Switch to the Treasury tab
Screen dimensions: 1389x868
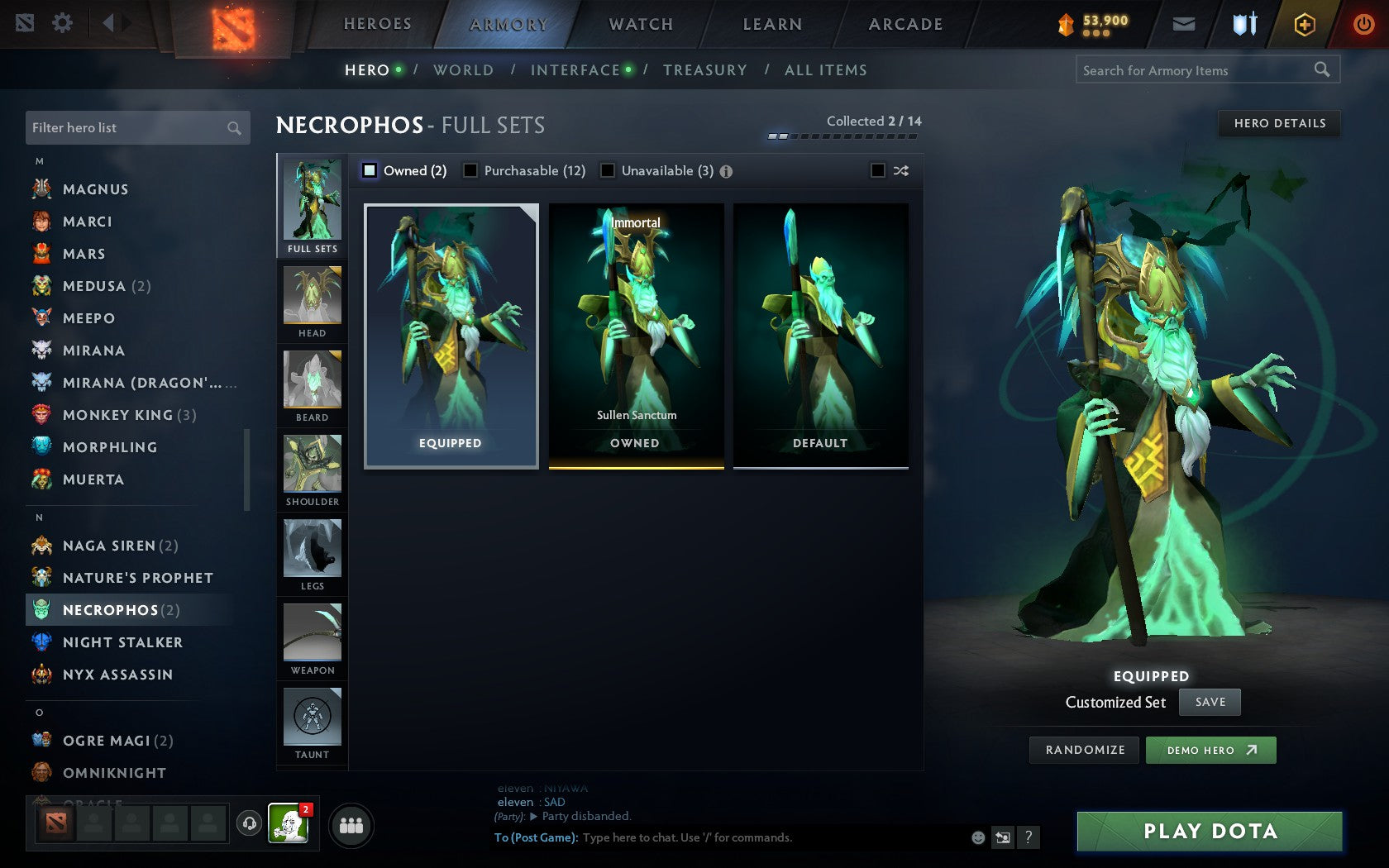click(x=704, y=70)
